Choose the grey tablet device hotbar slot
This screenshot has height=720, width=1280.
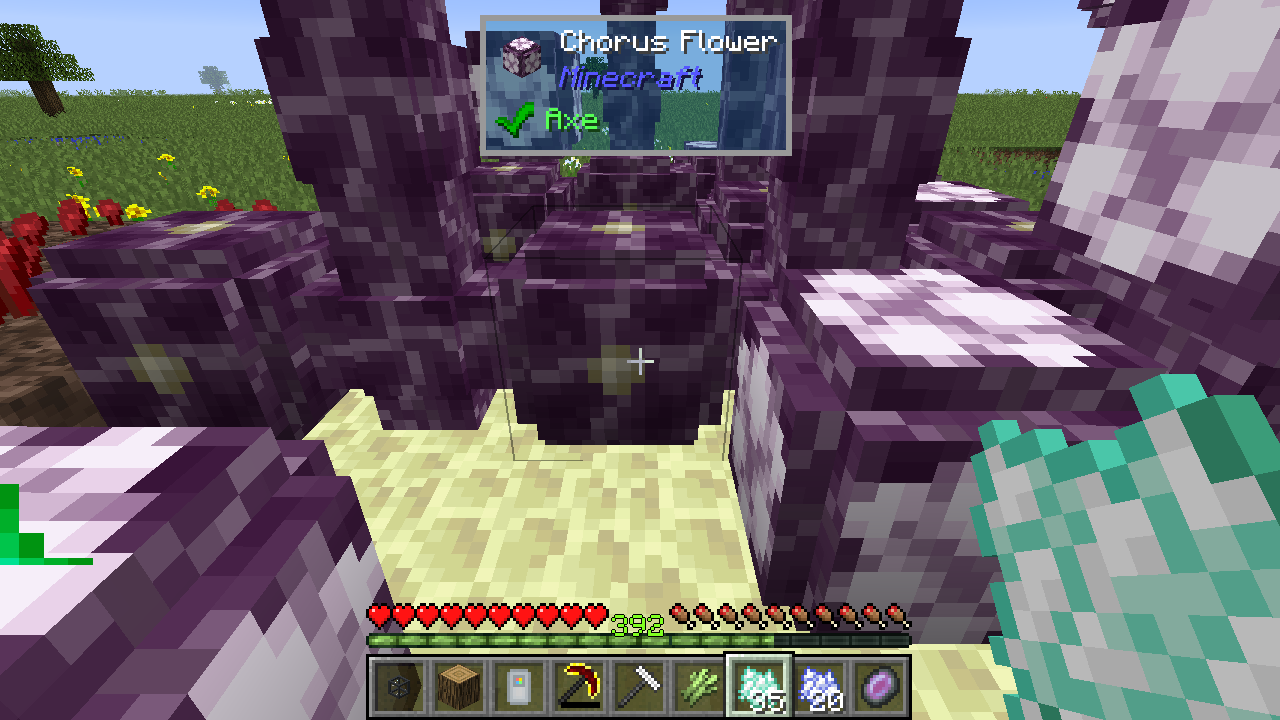(520, 686)
